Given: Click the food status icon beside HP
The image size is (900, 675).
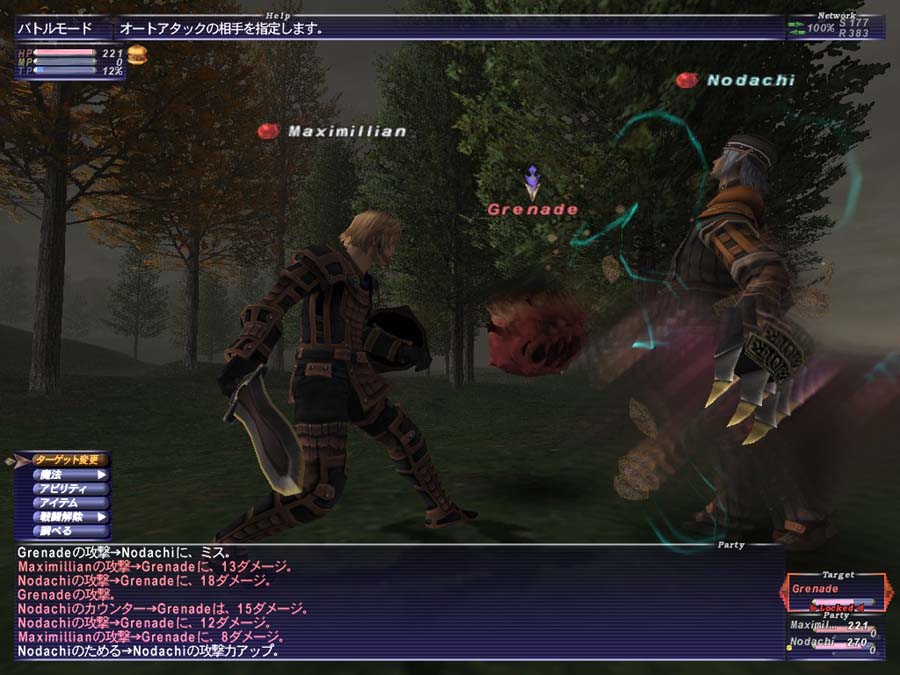Looking at the screenshot, I should [137, 53].
